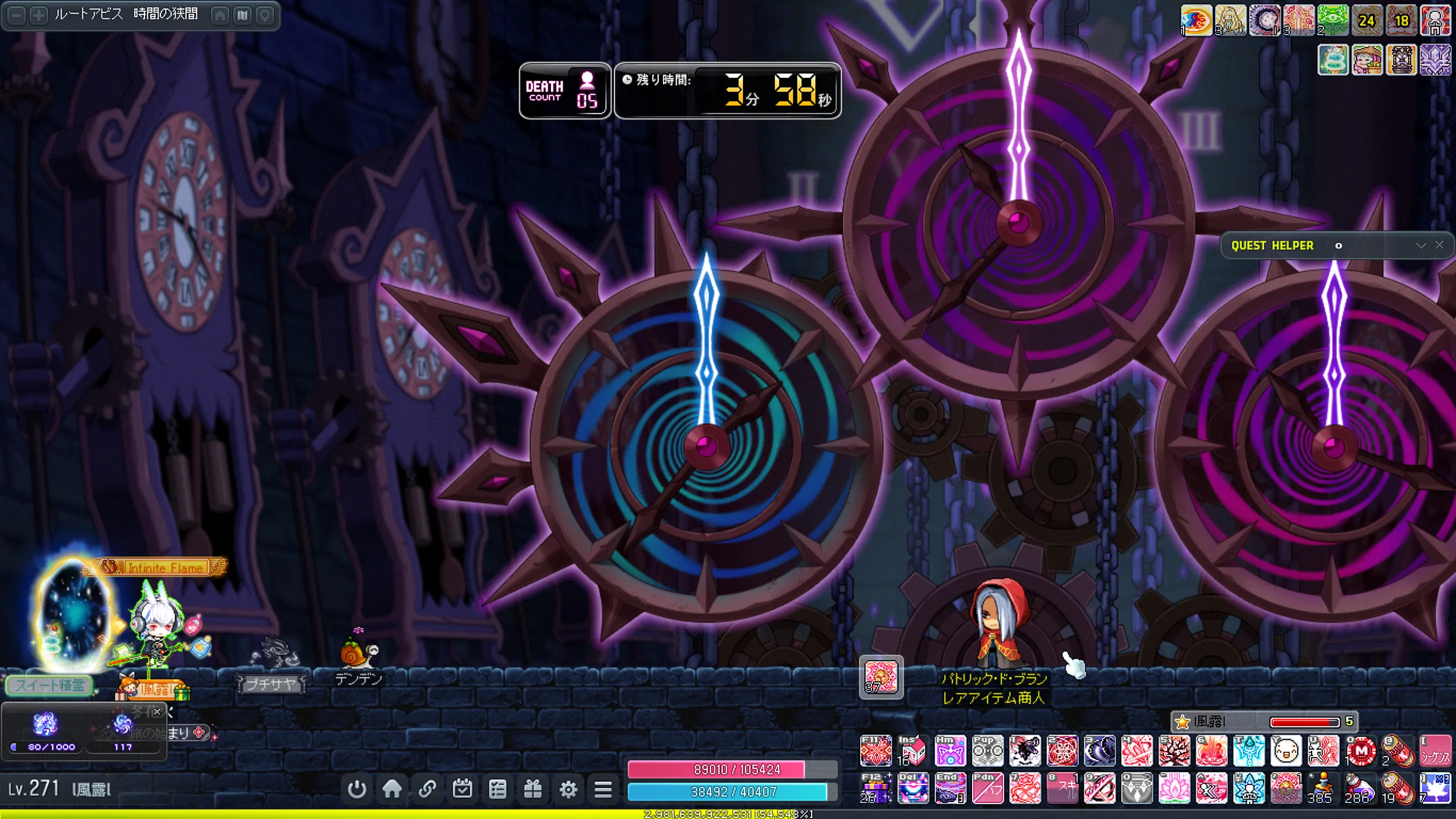The height and width of the screenshot is (819, 1456).
Task: Click the chain link icon button
Action: pyautogui.click(x=427, y=789)
